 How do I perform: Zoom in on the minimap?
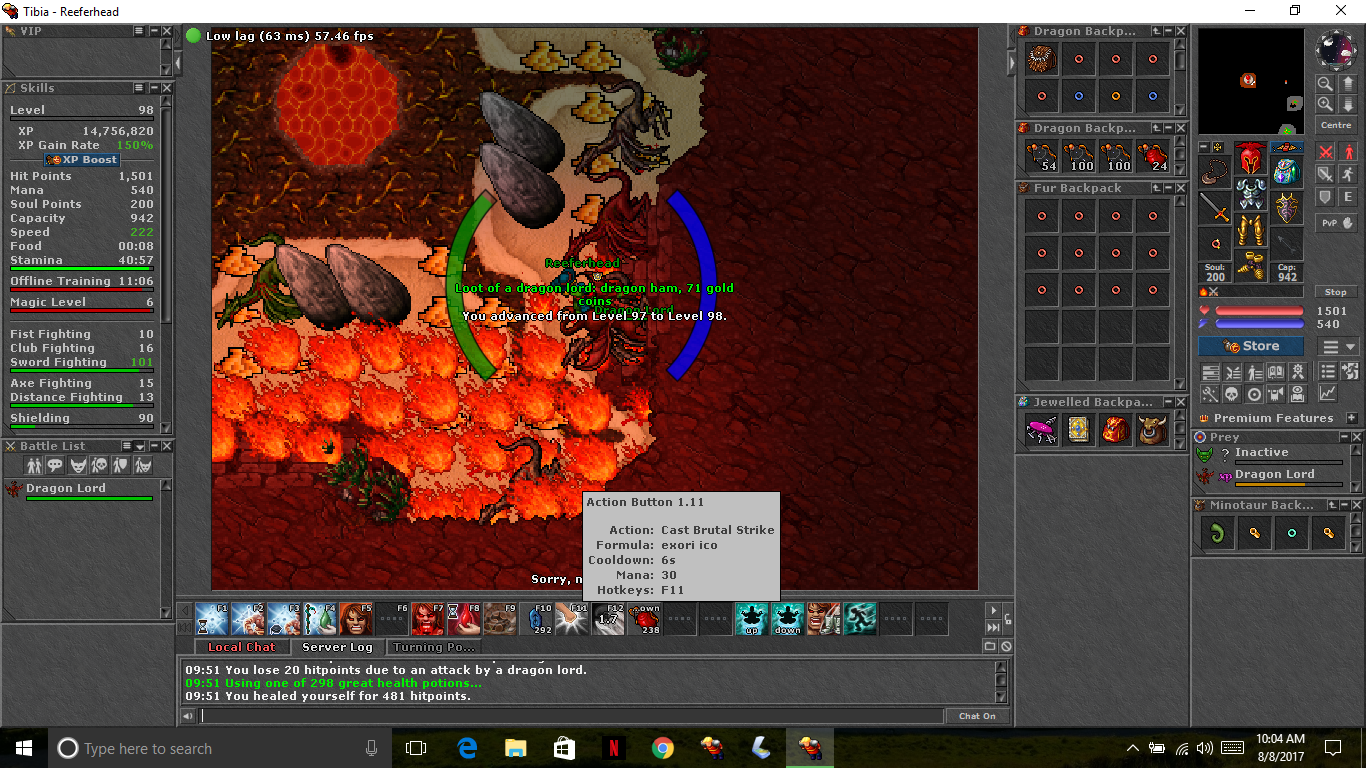[x=1324, y=104]
